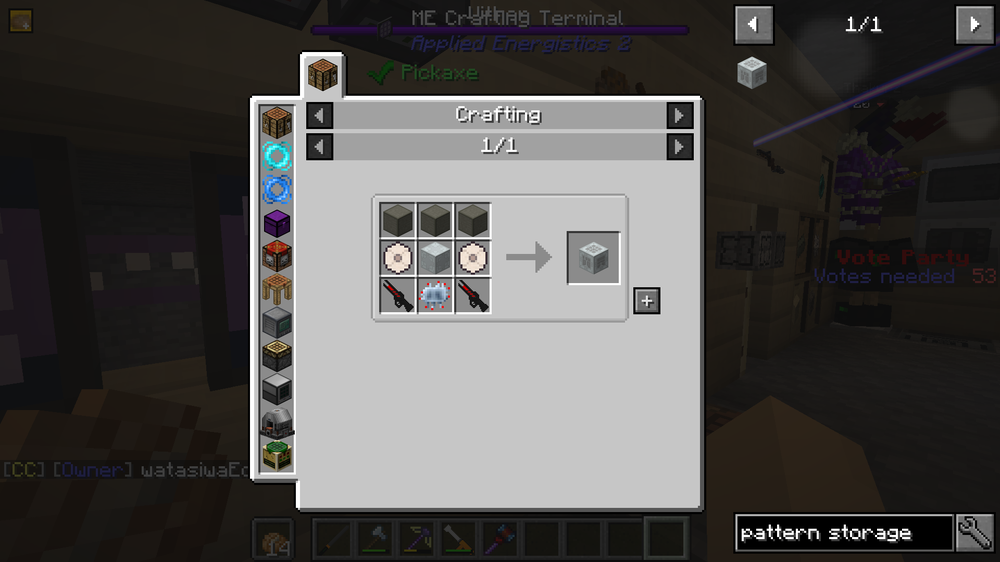The width and height of the screenshot is (1000, 562).
Task: Click the pattern storage block in item list
Action: tap(751, 71)
